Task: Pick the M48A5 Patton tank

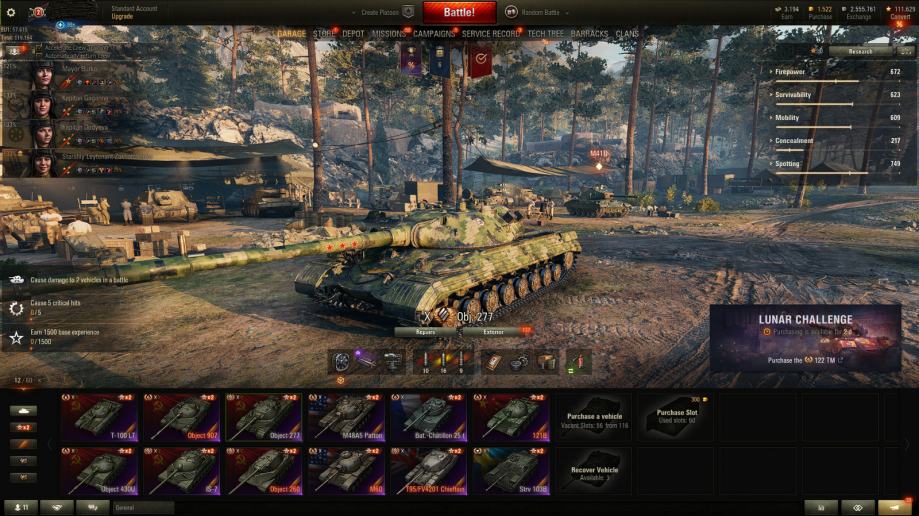Action: [347, 417]
